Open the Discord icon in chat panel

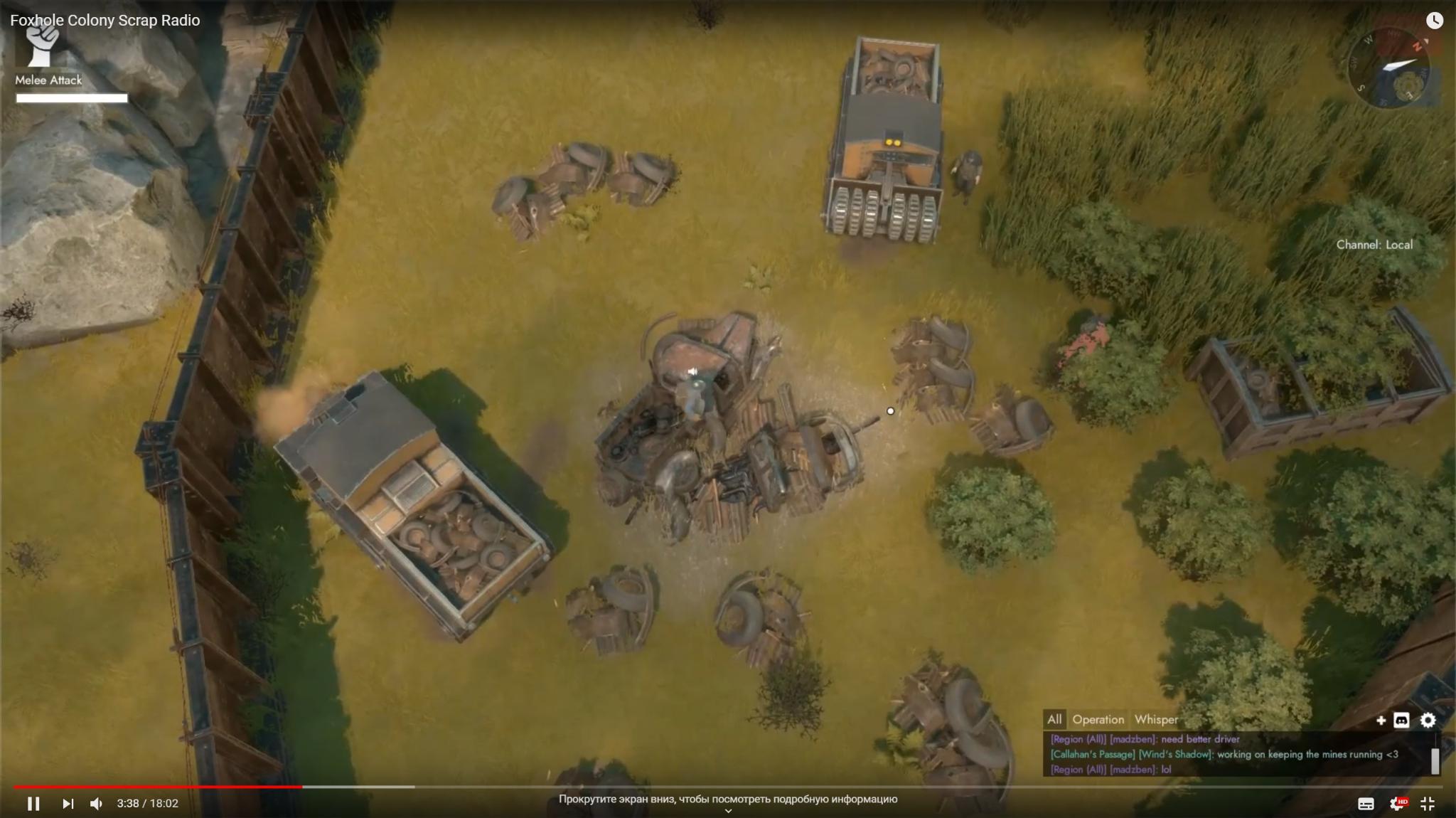(1401, 721)
